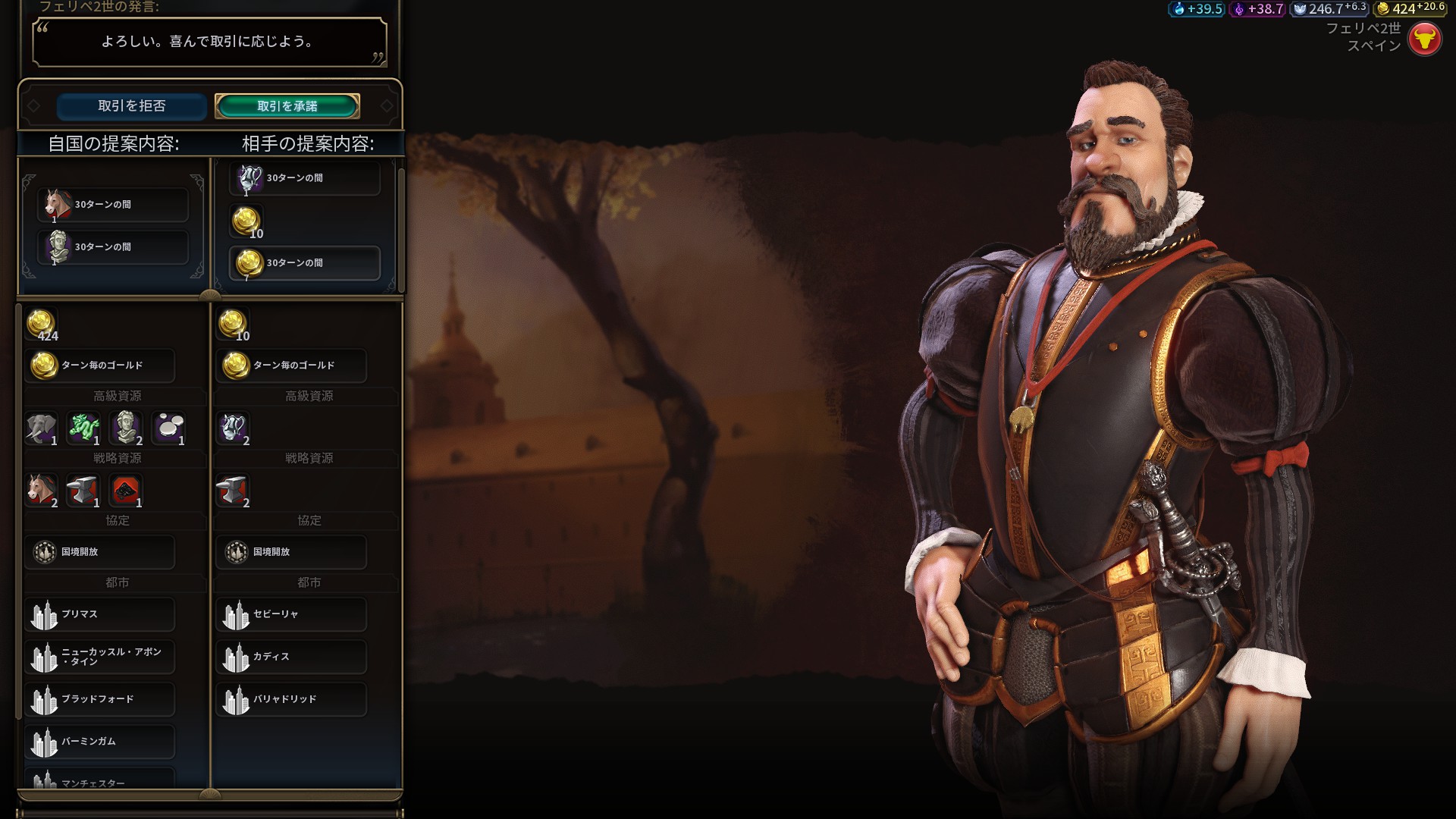Screen dimensions: 1456x819
Task: Select the city プリマス
Action: pos(100,614)
